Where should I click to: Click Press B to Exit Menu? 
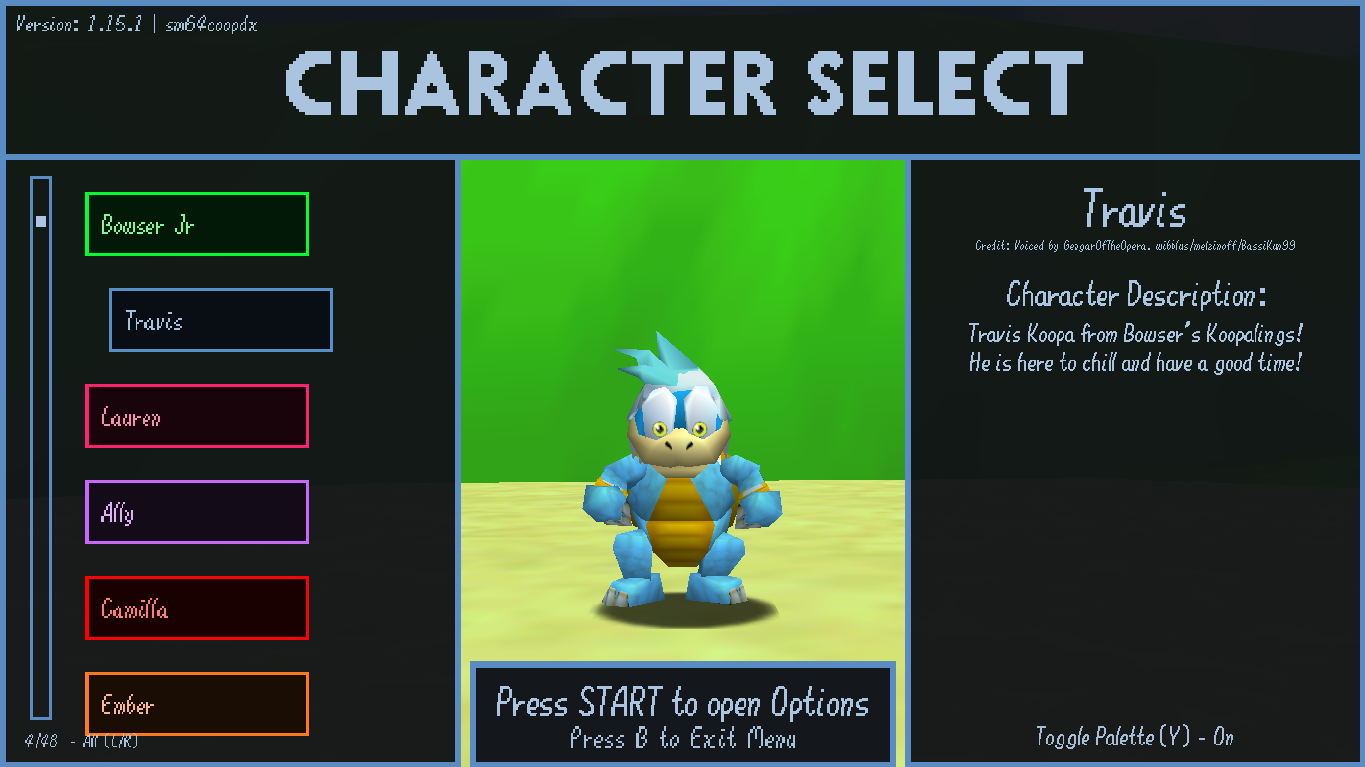683,737
